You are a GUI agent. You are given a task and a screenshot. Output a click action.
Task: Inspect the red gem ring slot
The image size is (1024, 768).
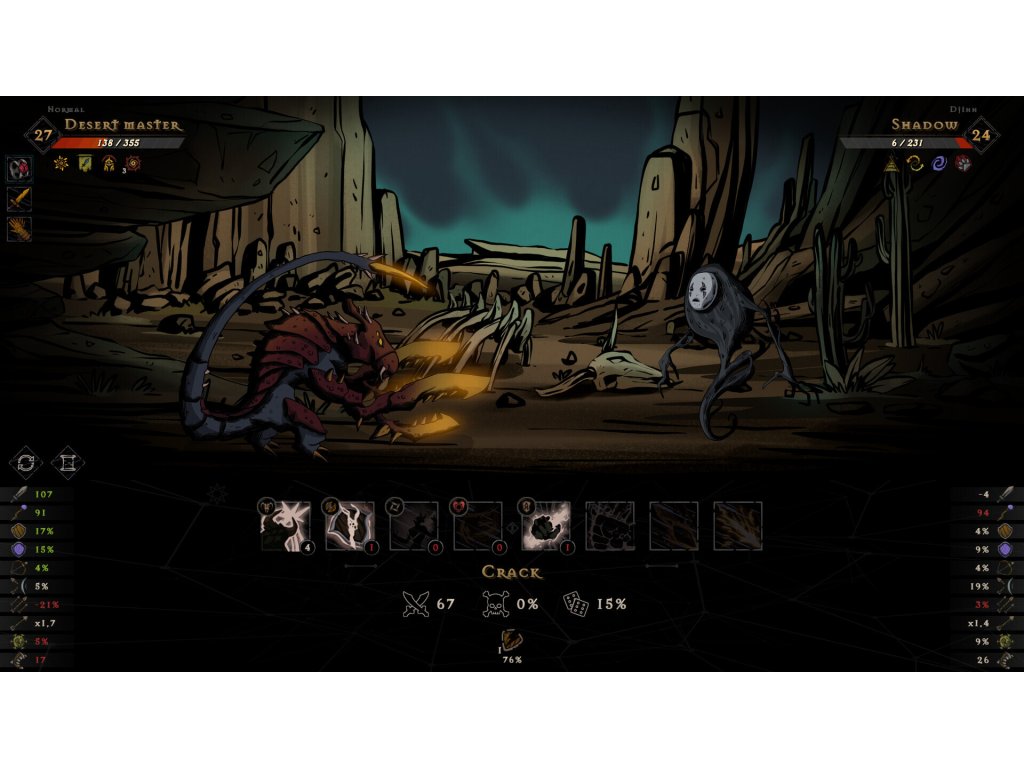[x=19, y=168]
